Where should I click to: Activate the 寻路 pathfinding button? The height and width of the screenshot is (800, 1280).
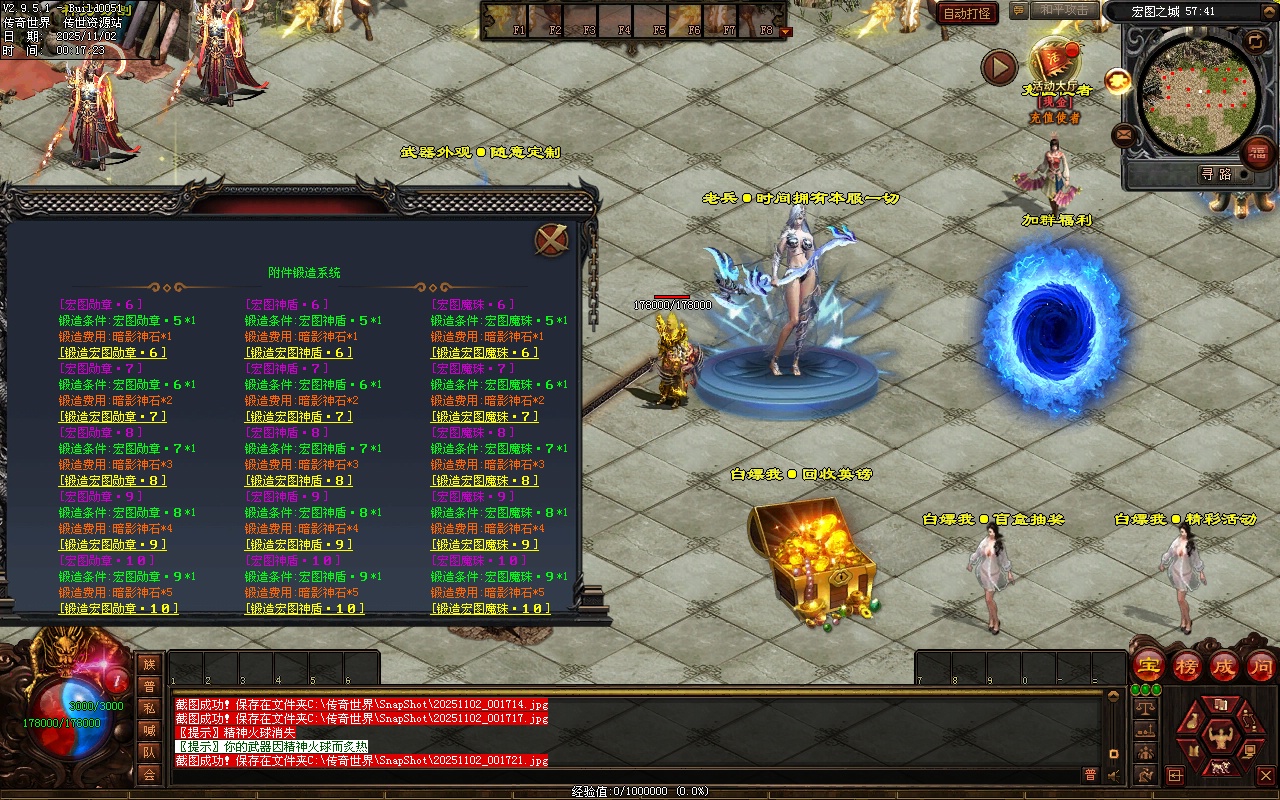tap(1215, 174)
